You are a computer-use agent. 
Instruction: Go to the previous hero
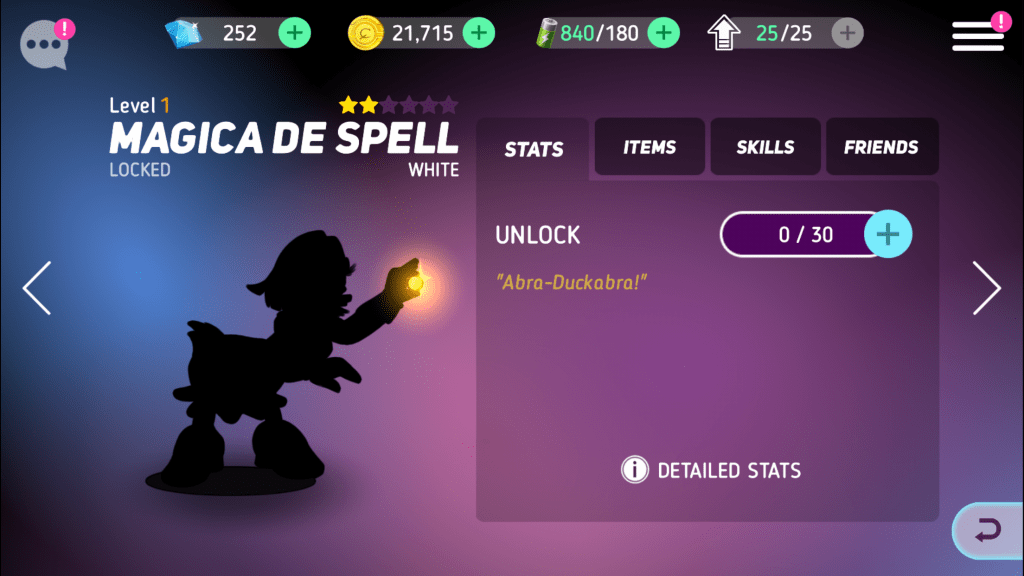[37, 288]
